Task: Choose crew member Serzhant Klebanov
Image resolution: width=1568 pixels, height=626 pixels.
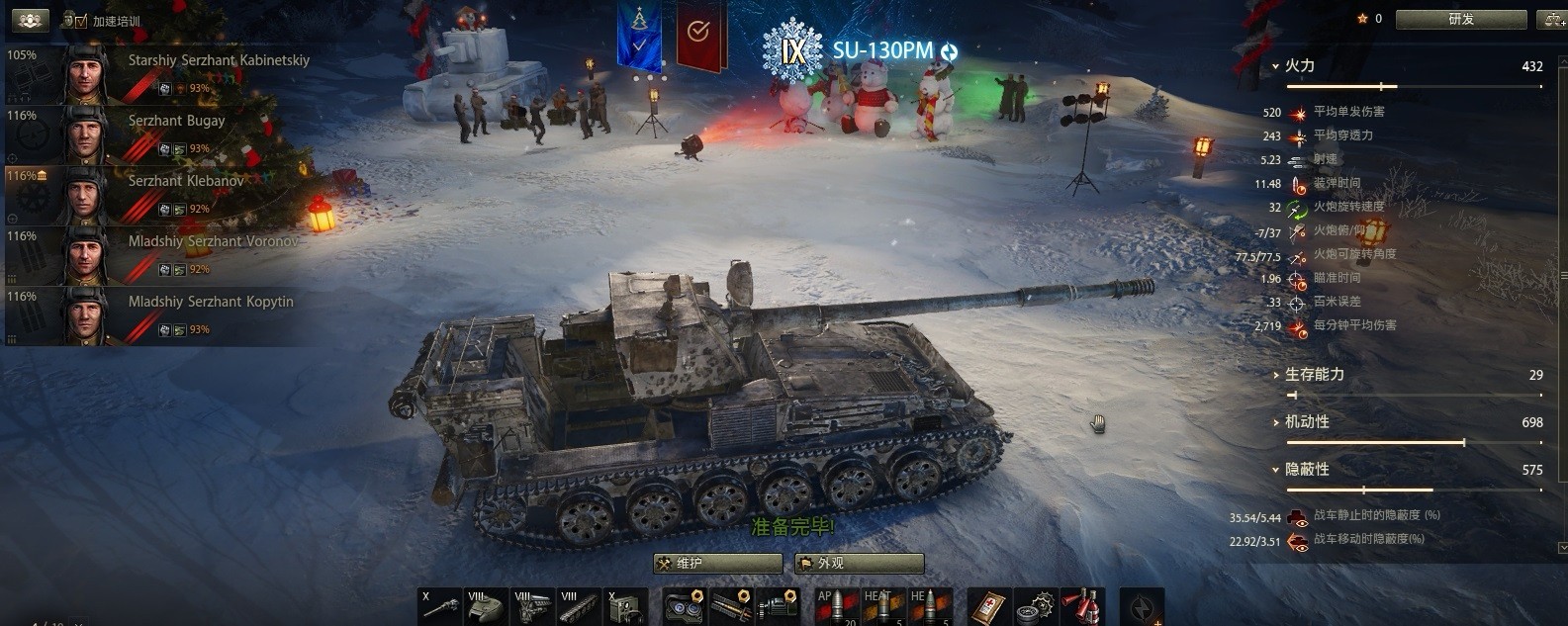Action: pyautogui.click(x=158, y=195)
